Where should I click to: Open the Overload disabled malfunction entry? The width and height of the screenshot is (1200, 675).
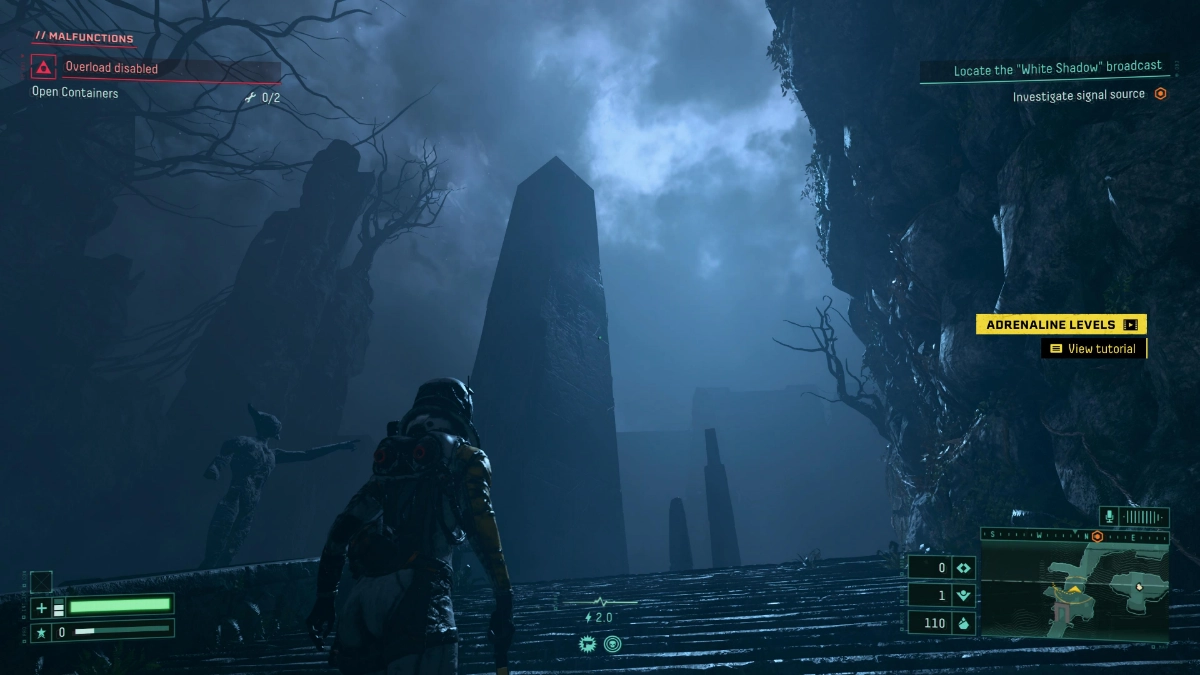(x=111, y=68)
